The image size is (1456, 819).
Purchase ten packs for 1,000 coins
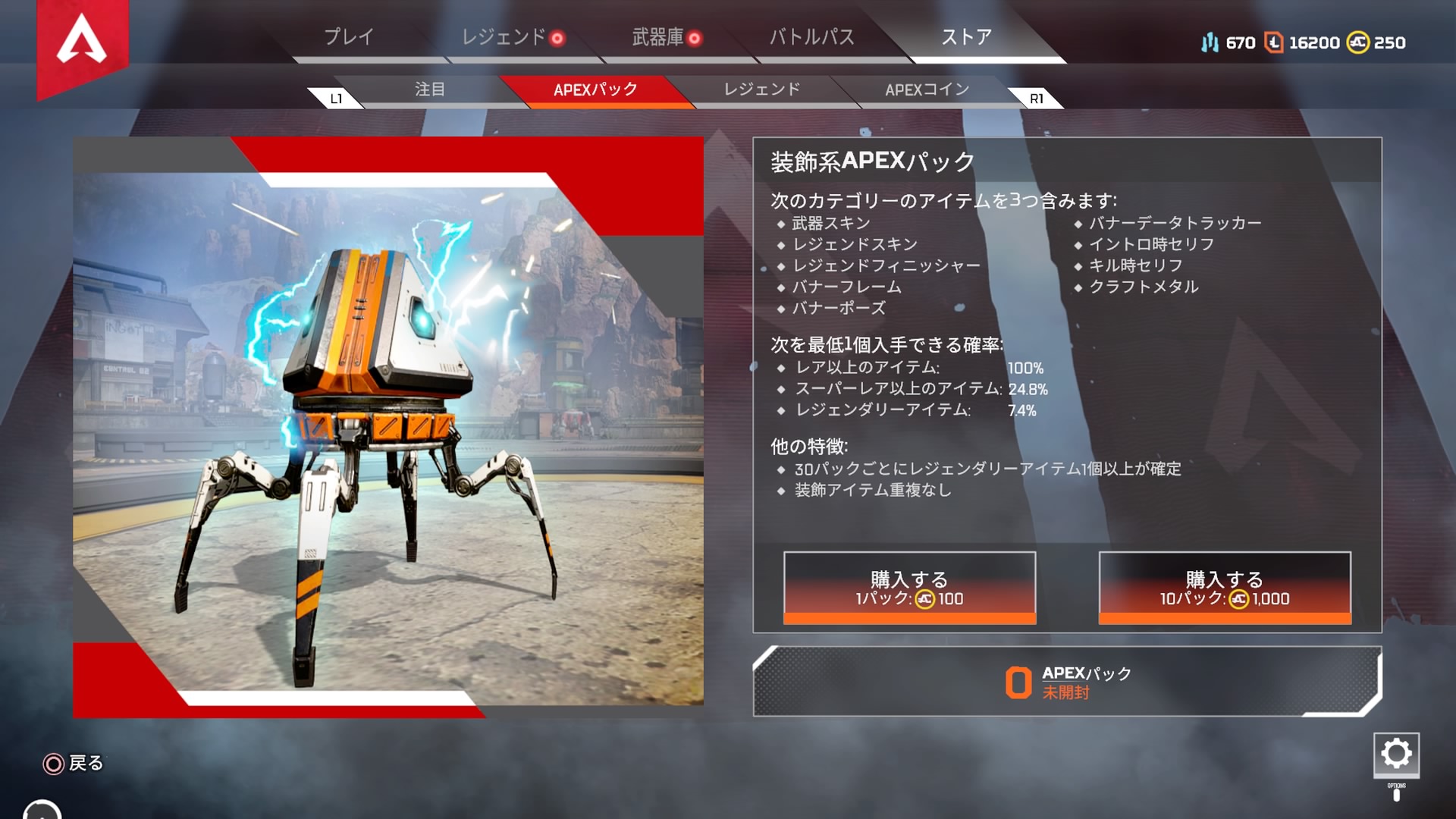pos(1222,586)
